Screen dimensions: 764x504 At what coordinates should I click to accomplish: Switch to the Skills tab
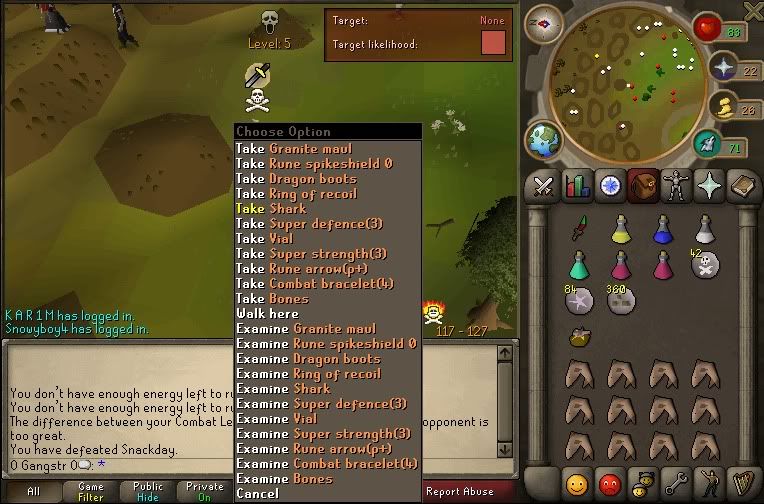pos(577,185)
